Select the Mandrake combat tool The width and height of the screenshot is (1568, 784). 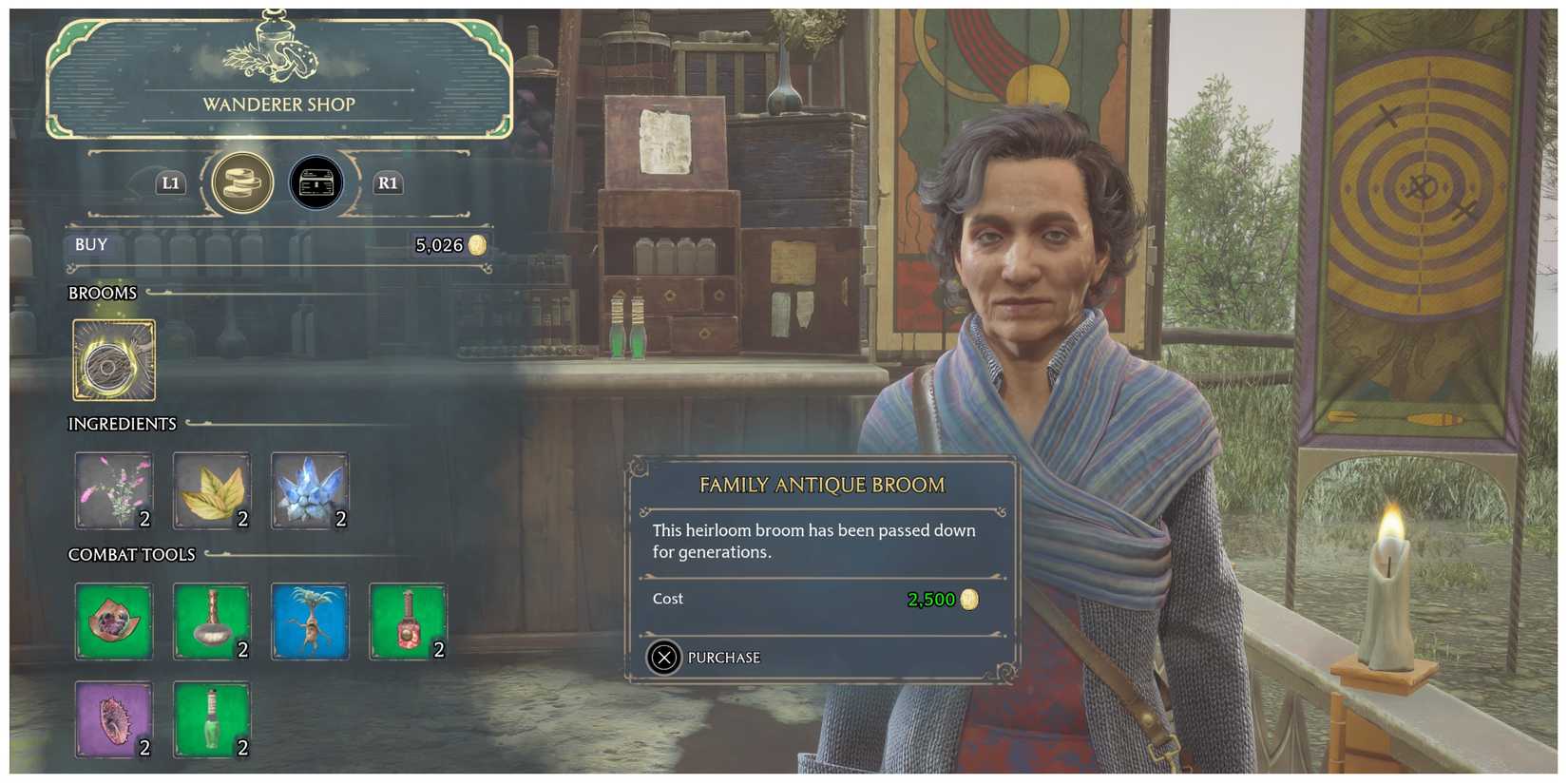point(309,622)
